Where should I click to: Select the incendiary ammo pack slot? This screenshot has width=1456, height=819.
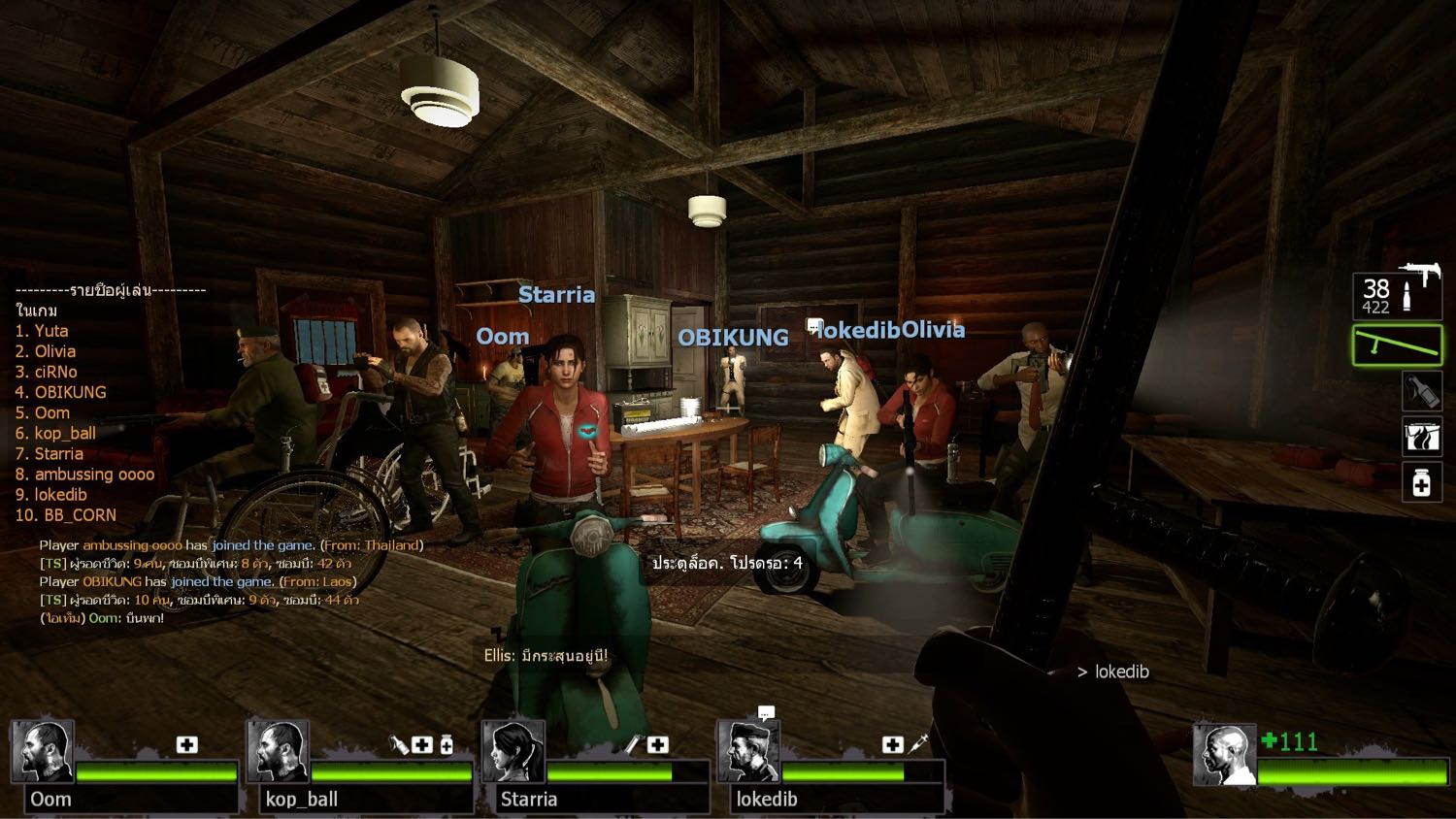tap(1422, 437)
